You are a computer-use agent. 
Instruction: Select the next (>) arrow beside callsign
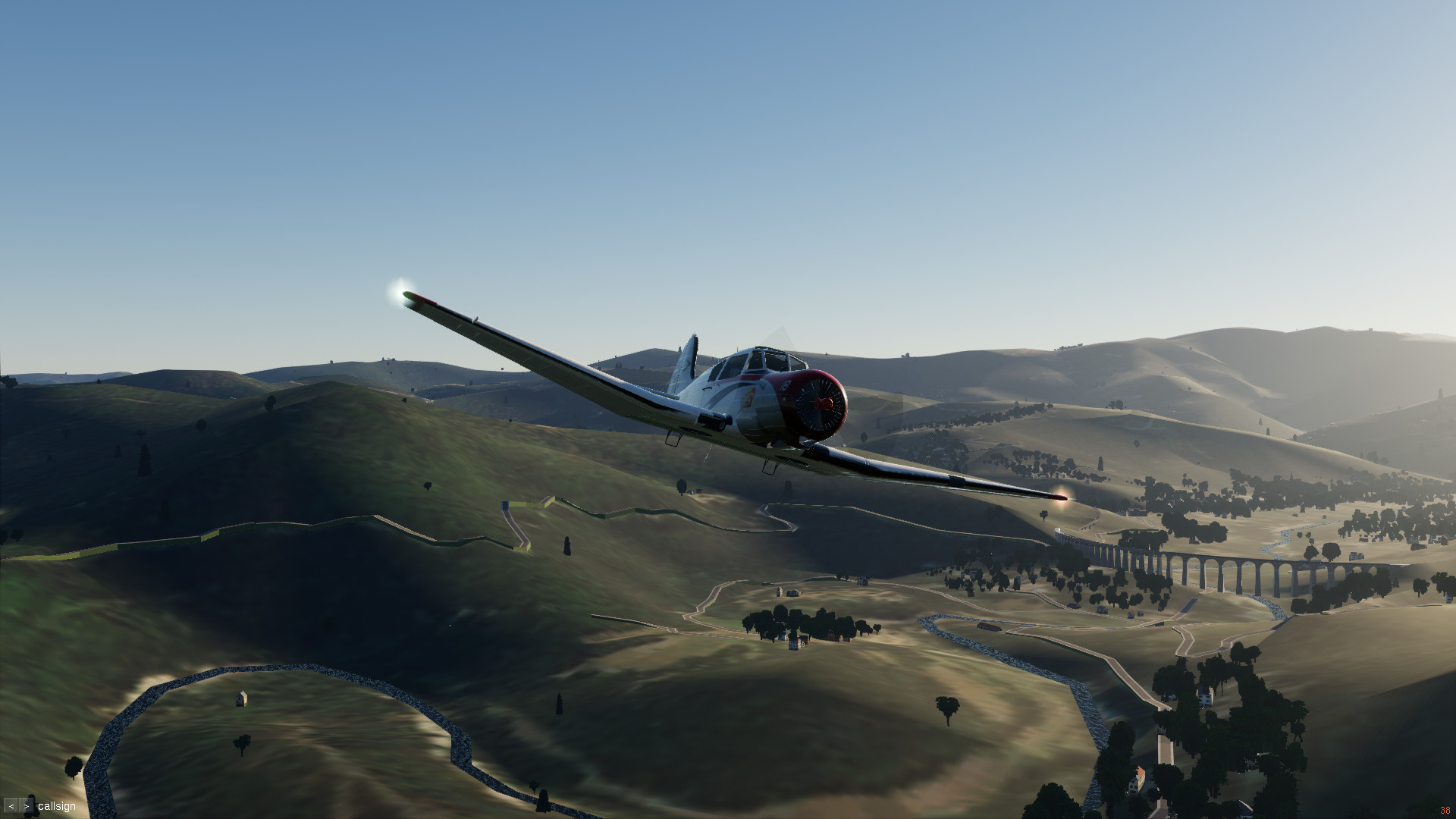pos(27,806)
